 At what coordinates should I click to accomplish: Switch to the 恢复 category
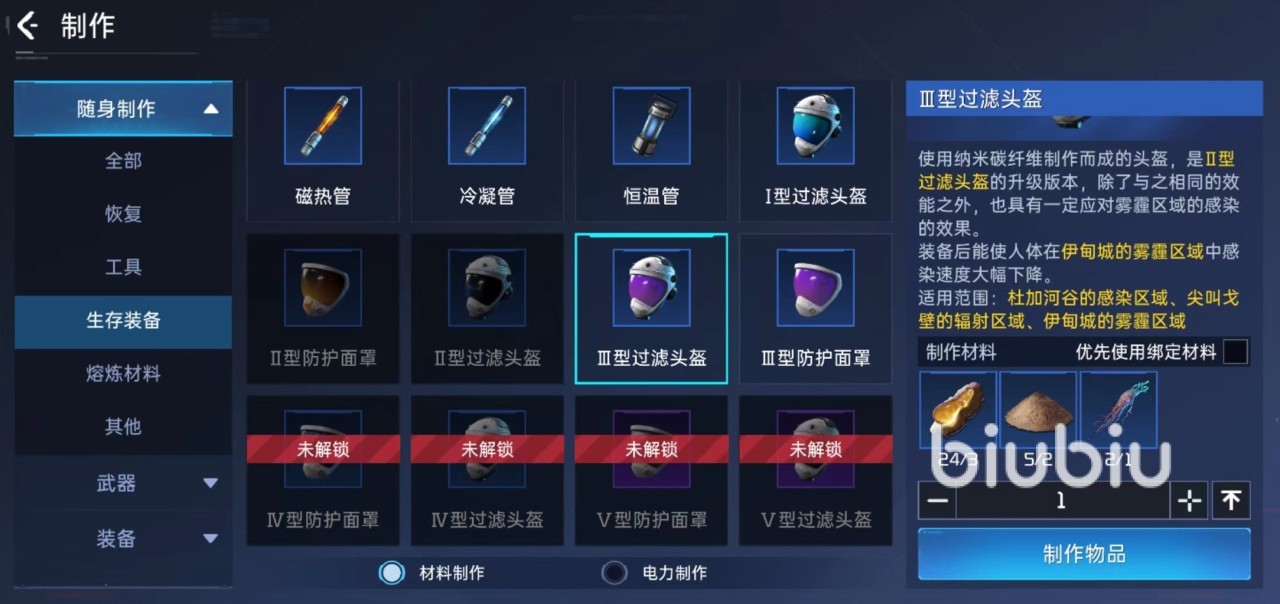pos(123,214)
